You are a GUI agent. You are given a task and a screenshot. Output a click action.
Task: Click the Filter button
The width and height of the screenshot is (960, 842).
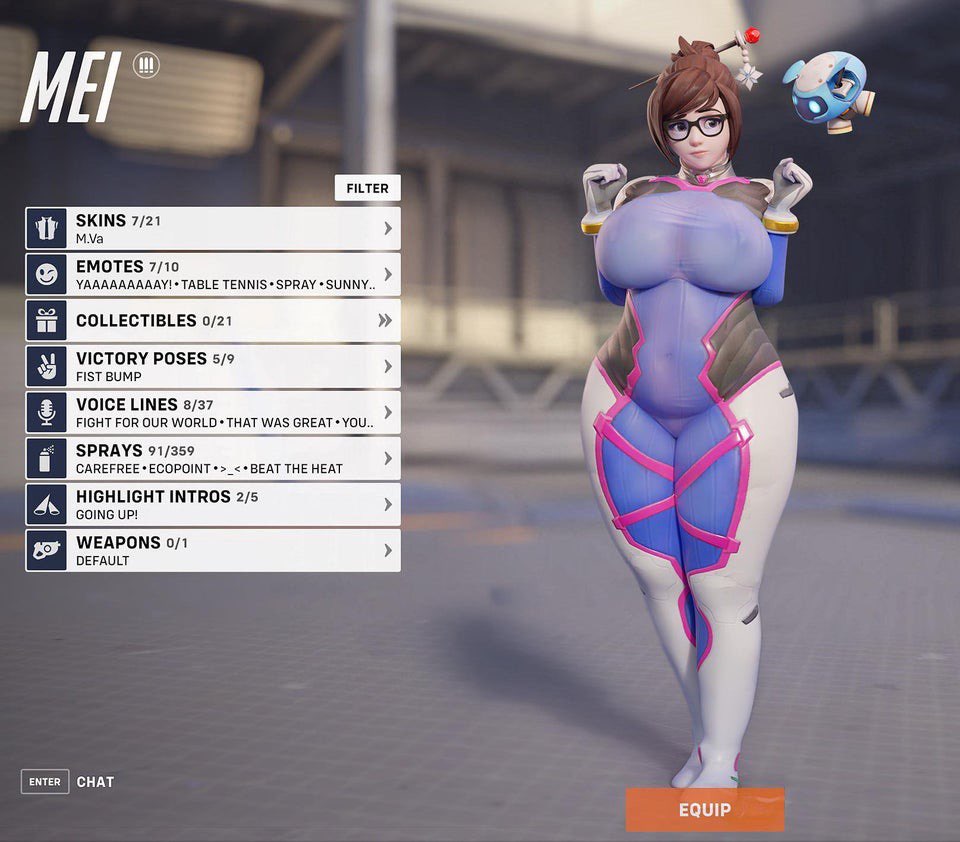pos(367,188)
